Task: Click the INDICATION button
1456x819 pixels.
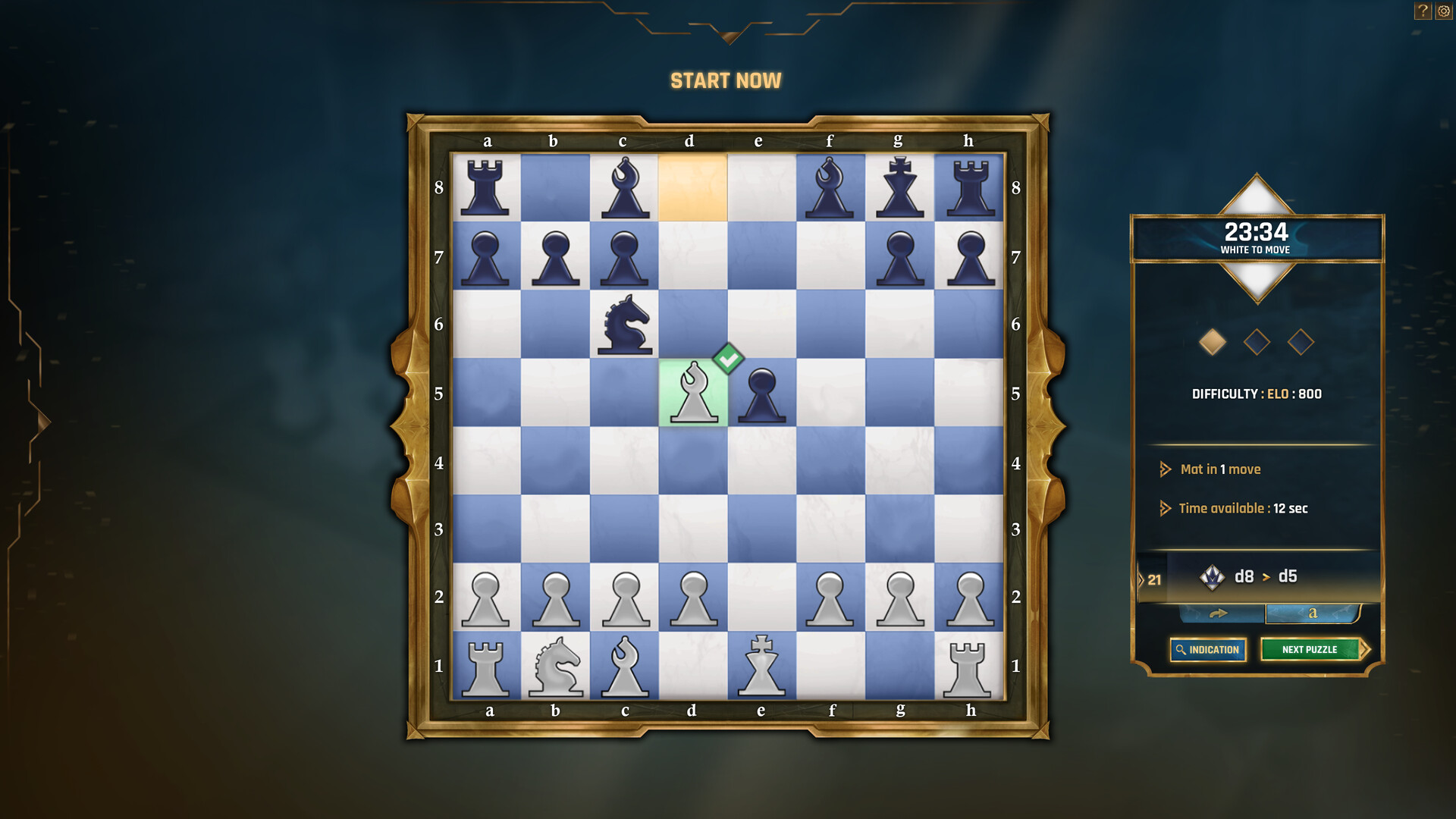Action: (x=1208, y=649)
